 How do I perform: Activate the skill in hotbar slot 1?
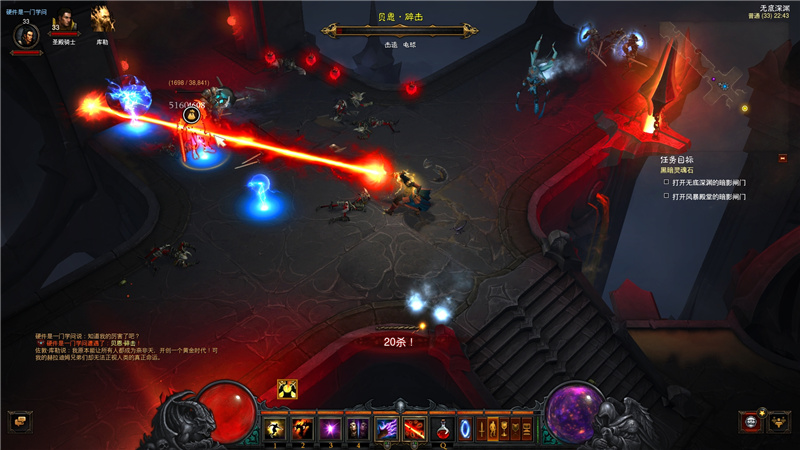[x=274, y=429]
